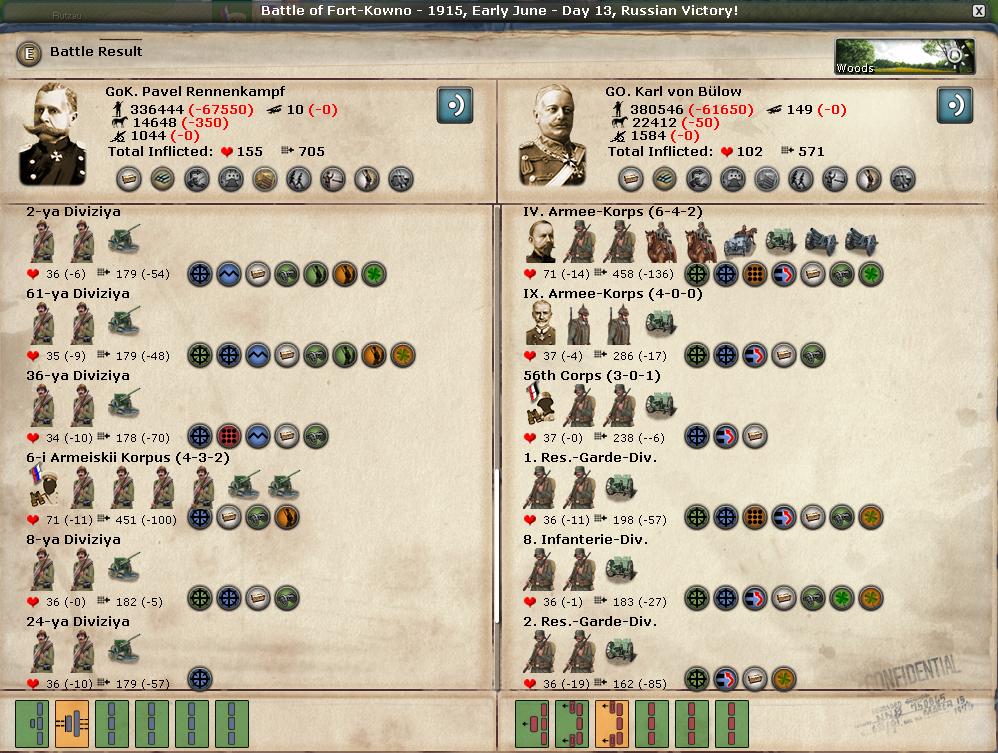Select the 8. Infanterie-Div. entry
The image size is (998, 753).
586,540
